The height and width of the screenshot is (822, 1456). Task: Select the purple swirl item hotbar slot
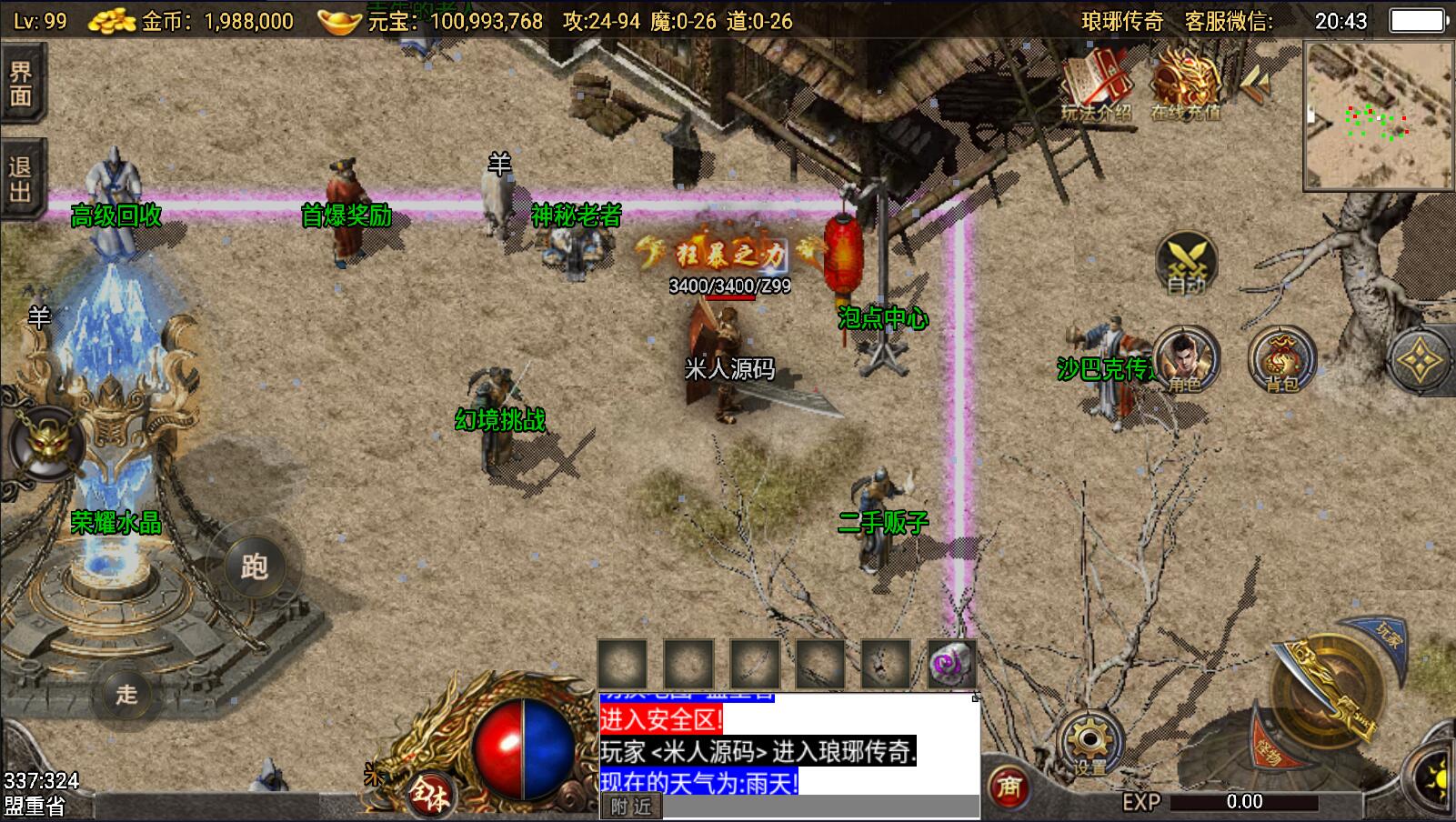[x=950, y=663]
